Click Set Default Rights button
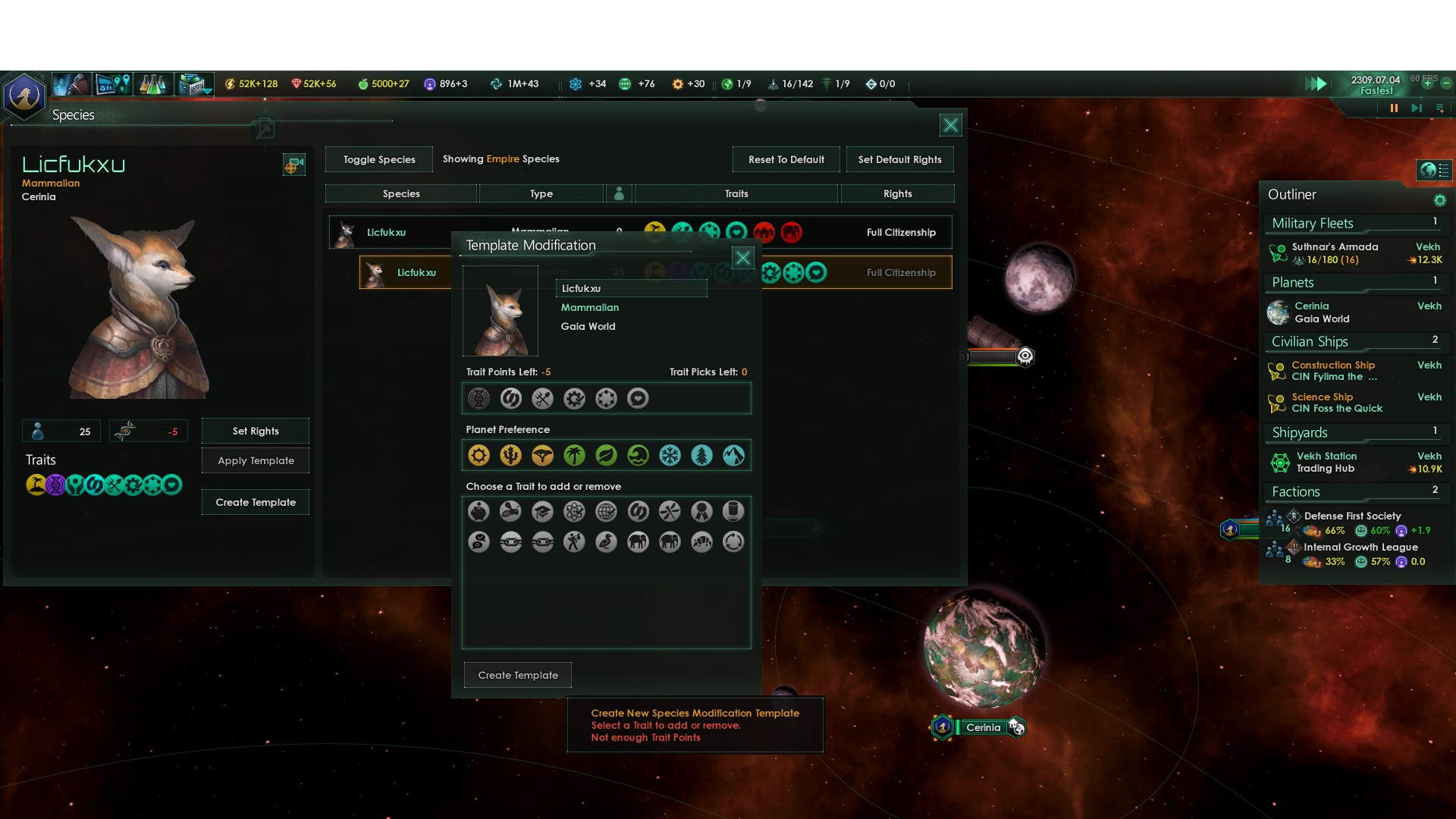The height and width of the screenshot is (819, 1456). (899, 159)
